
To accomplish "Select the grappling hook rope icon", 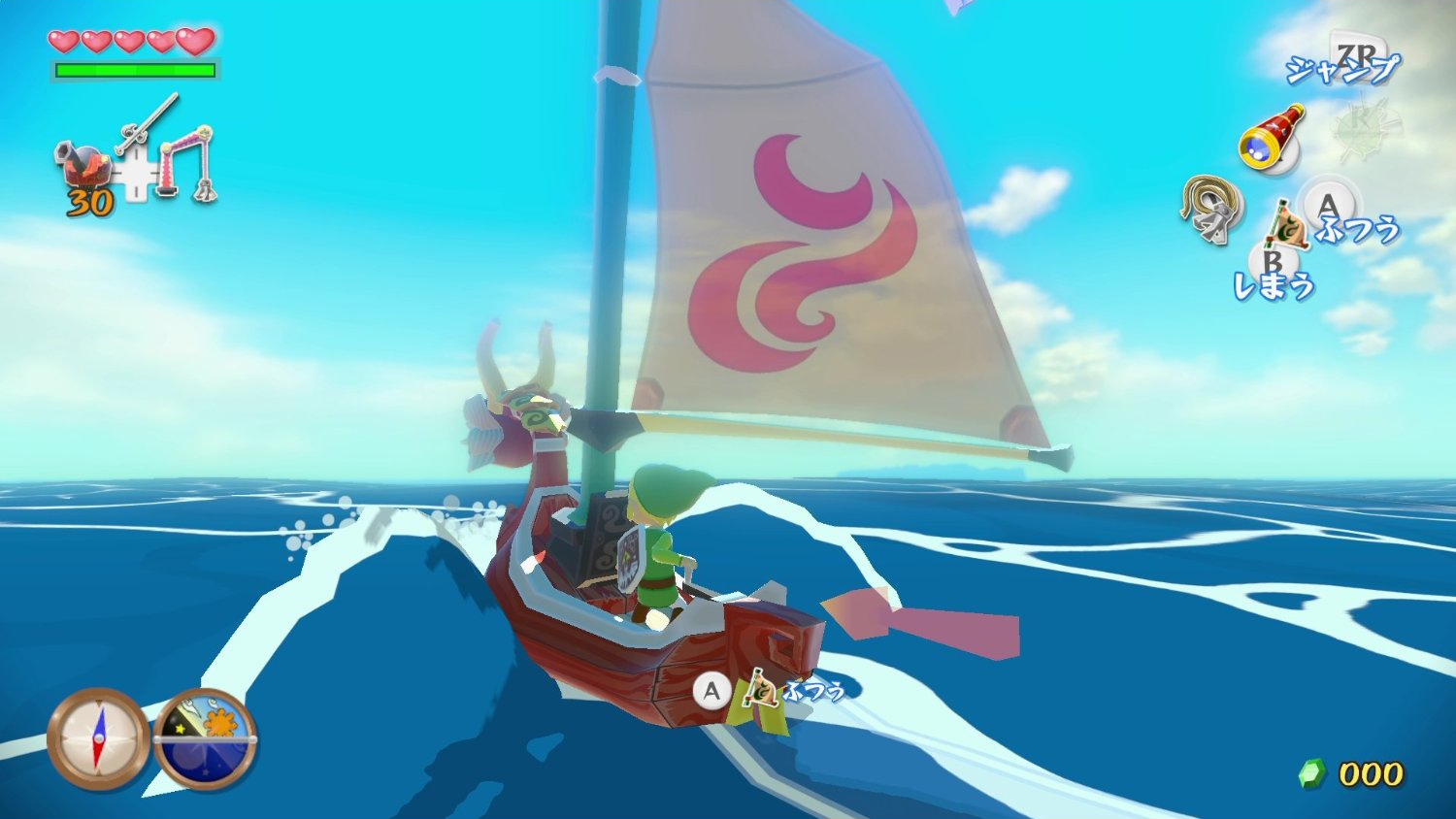I will point(1208,209).
